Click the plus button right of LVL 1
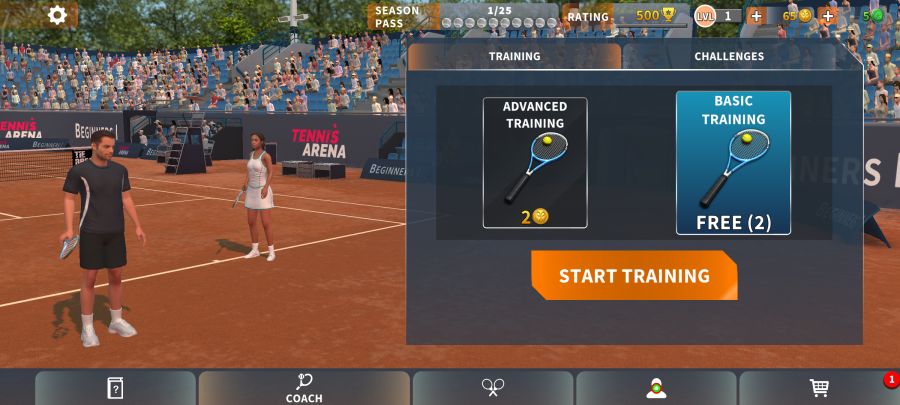This screenshot has width=900, height=405. tap(756, 16)
